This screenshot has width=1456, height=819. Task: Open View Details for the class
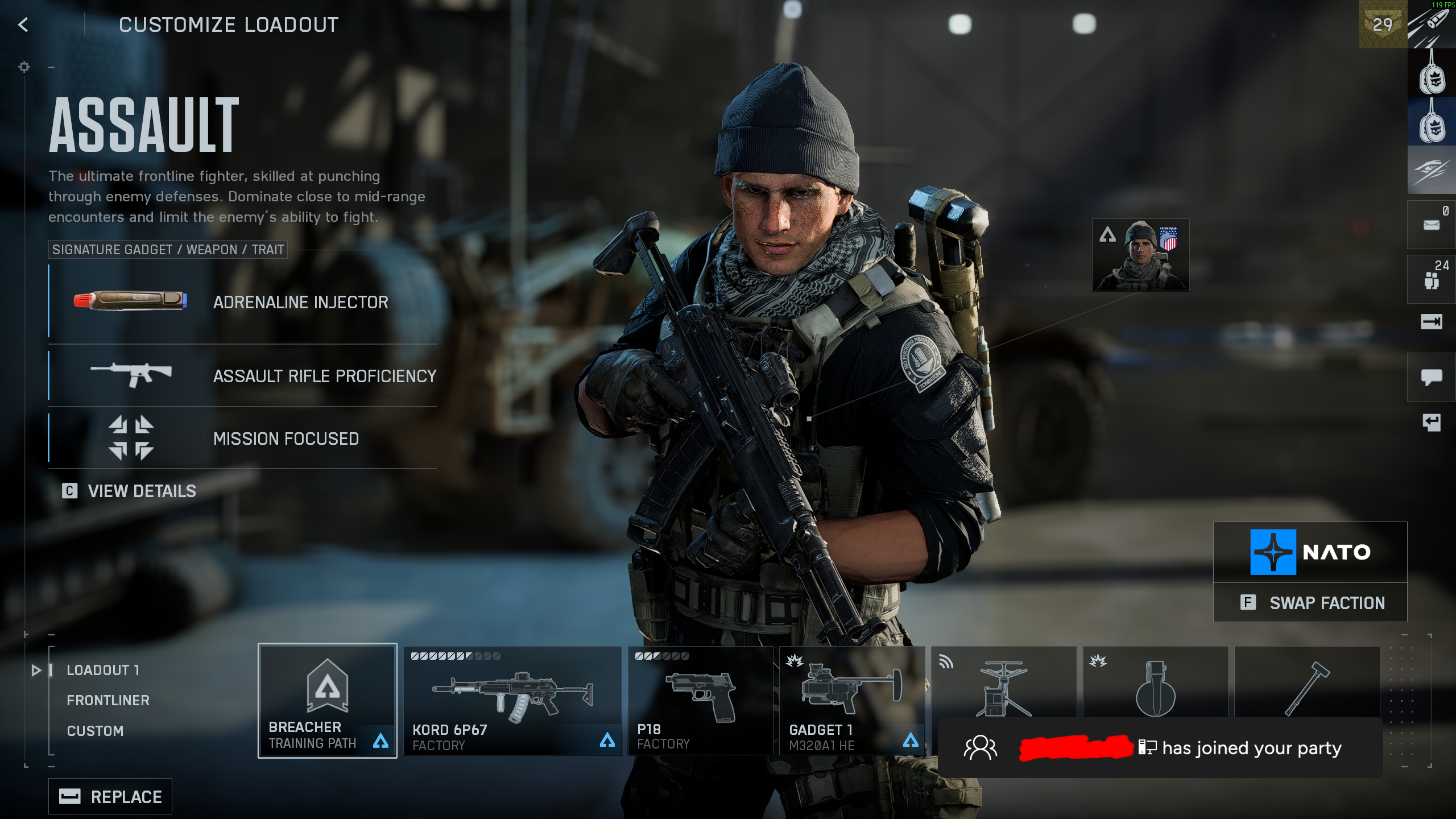130,491
